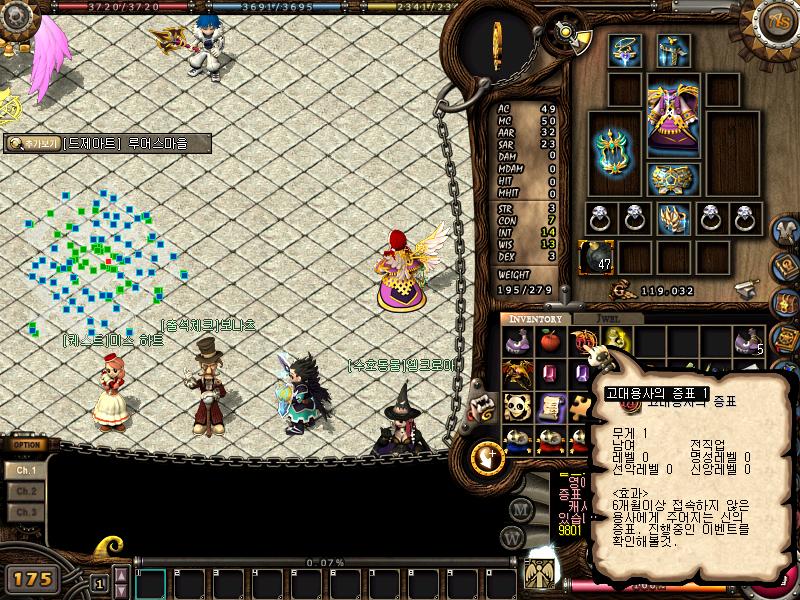The image size is (800, 600).
Task: Choose chat channel Ch.3
Action: [x=26, y=512]
